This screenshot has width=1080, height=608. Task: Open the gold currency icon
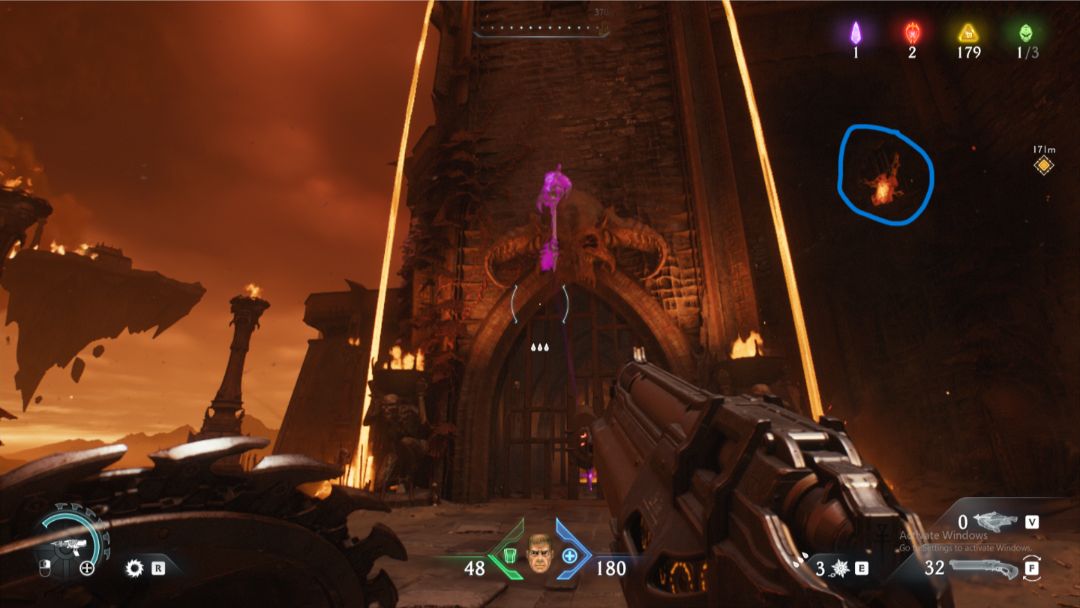[x=968, y=32]
